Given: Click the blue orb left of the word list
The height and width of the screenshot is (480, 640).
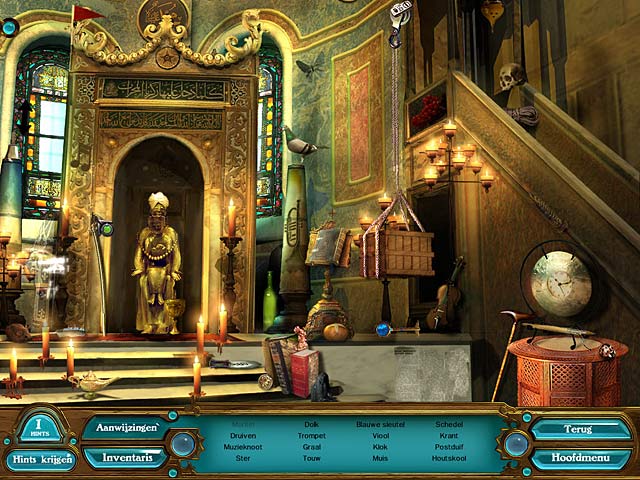Looking at the screenshot, I should coord(183,443).
